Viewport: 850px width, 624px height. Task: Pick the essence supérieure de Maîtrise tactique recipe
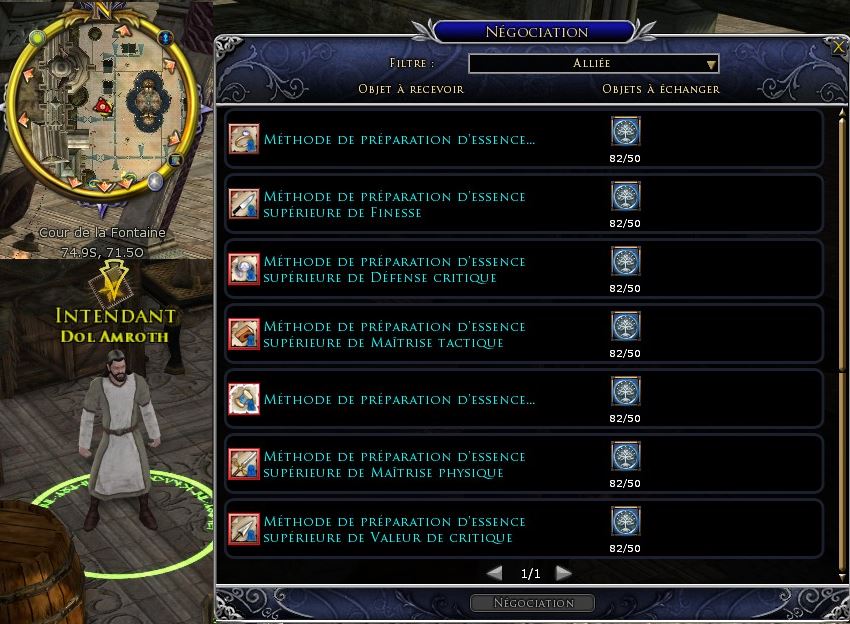394,334
